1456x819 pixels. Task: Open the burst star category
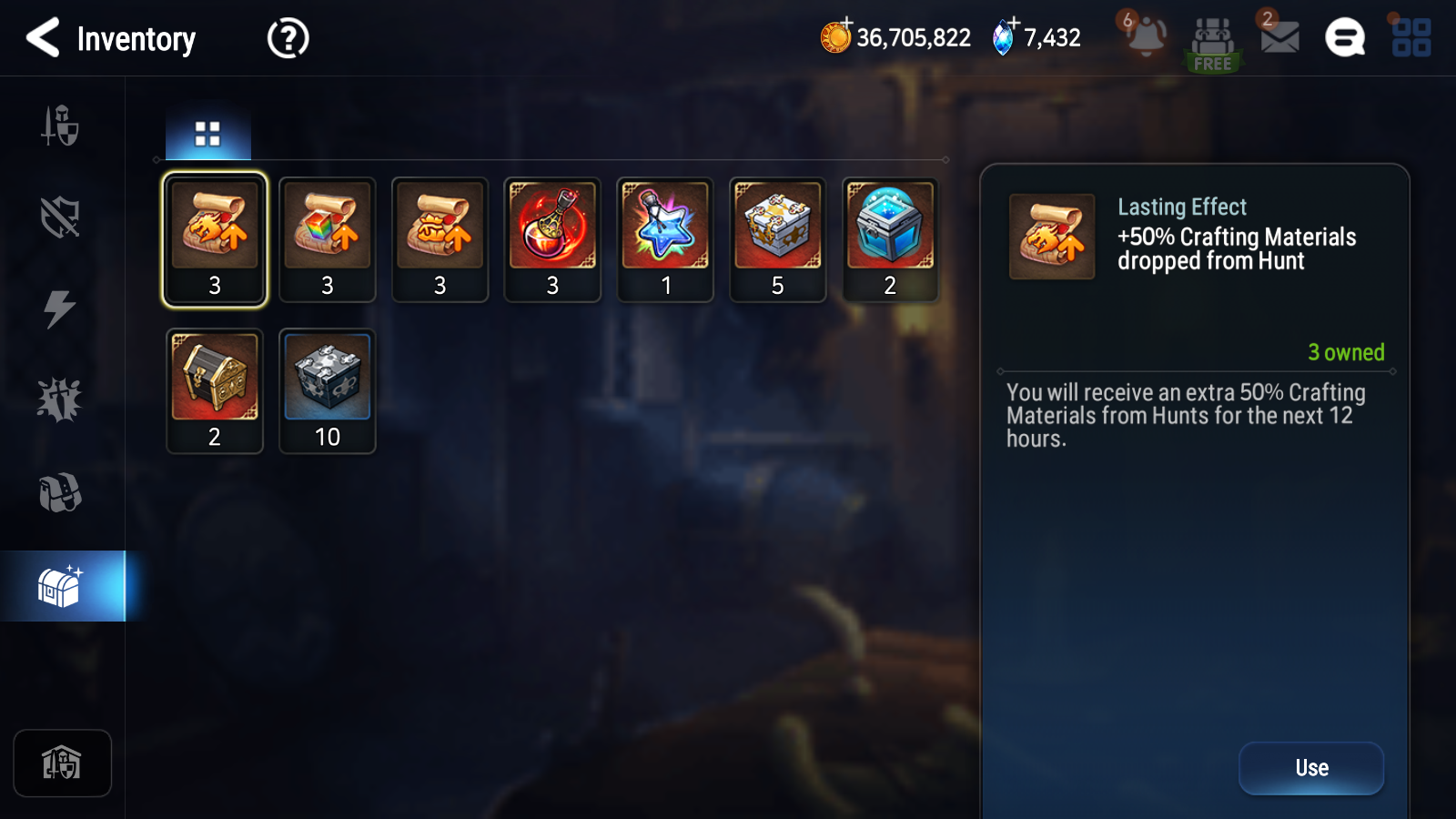click(60, 400)
